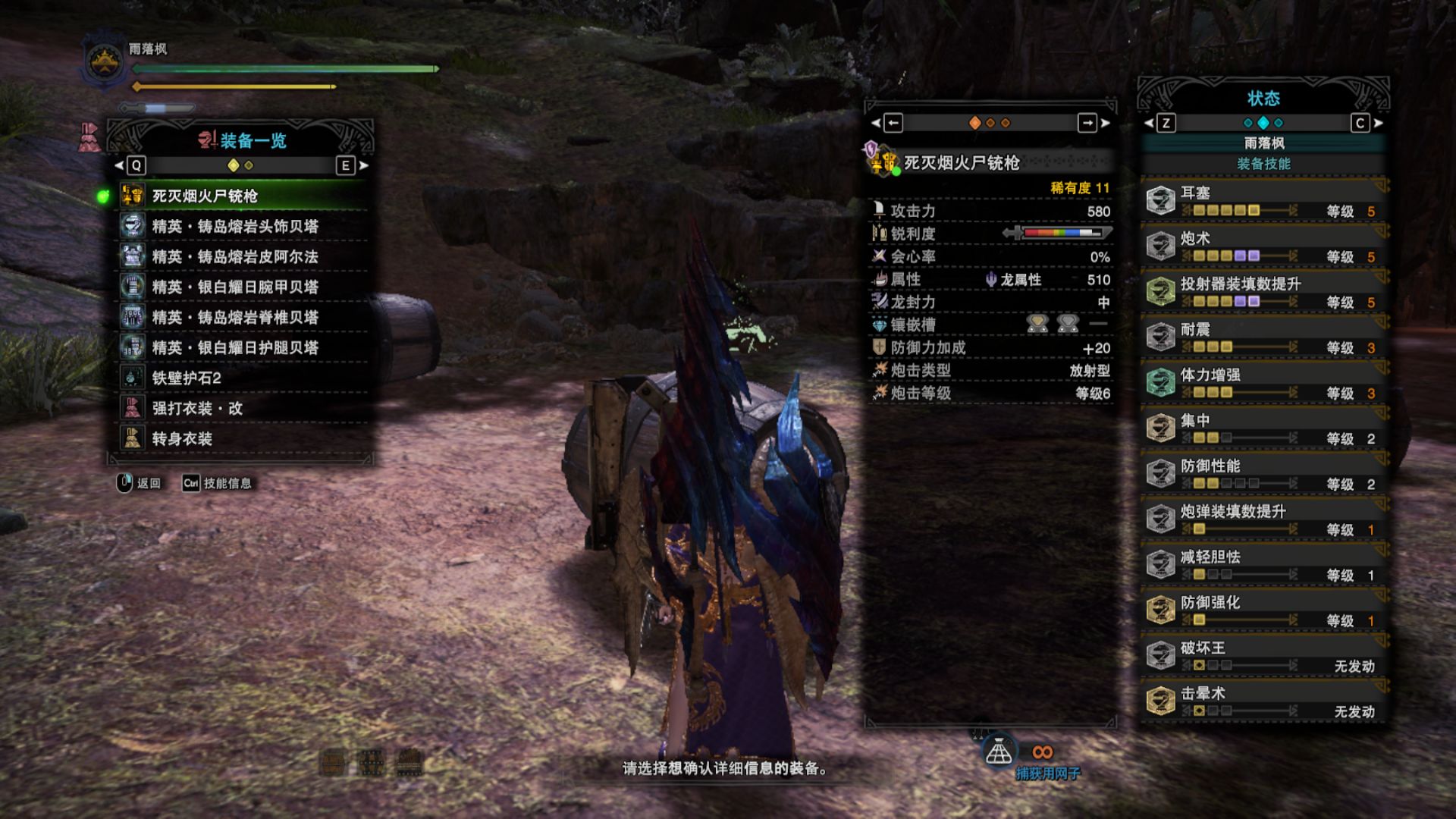Choose 精英·铸岛熔岩皮阿尔法 chest armor

point(243,257)
